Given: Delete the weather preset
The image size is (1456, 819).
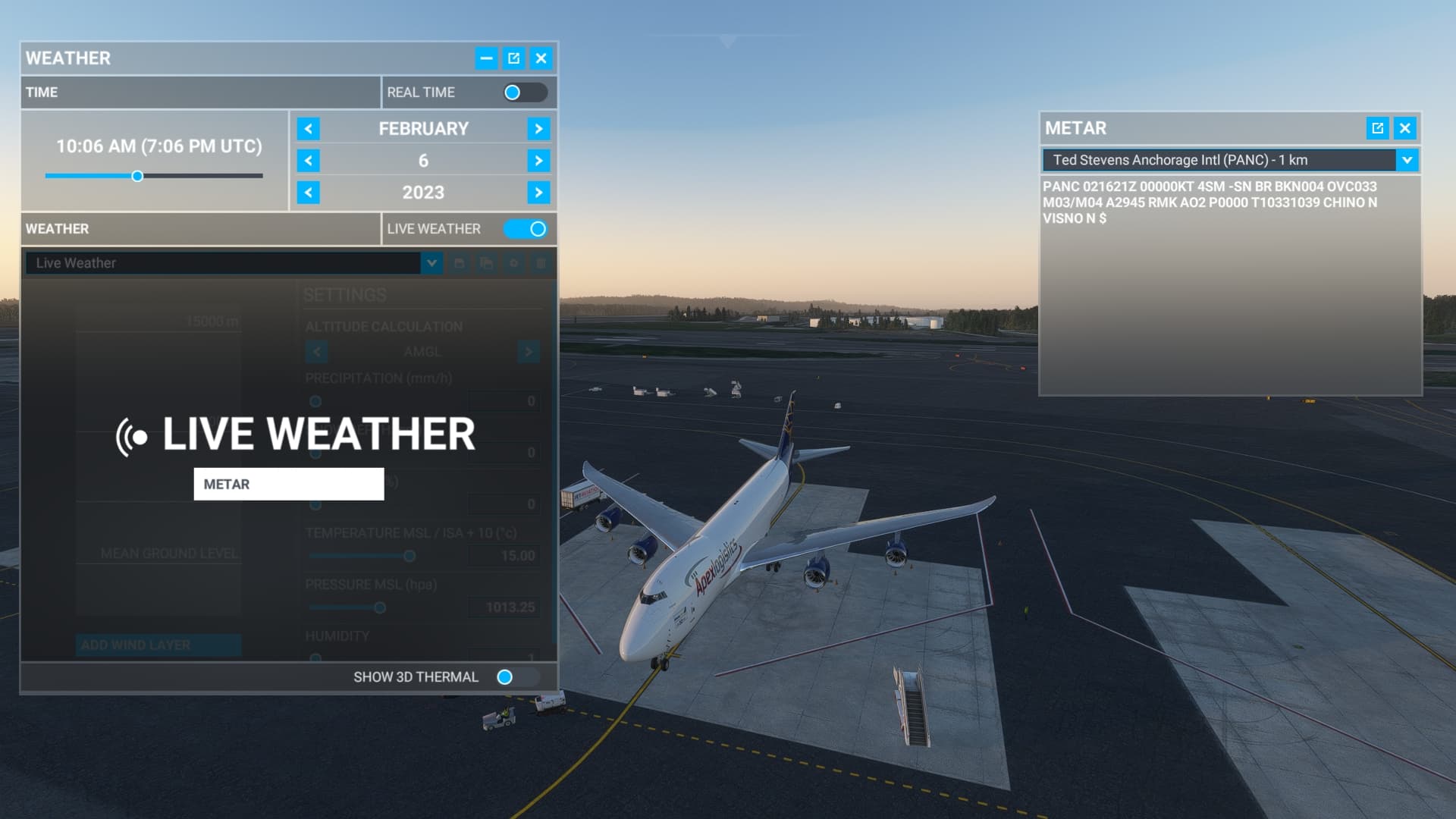Looking at the screenshot, I should tap(540, 263).
